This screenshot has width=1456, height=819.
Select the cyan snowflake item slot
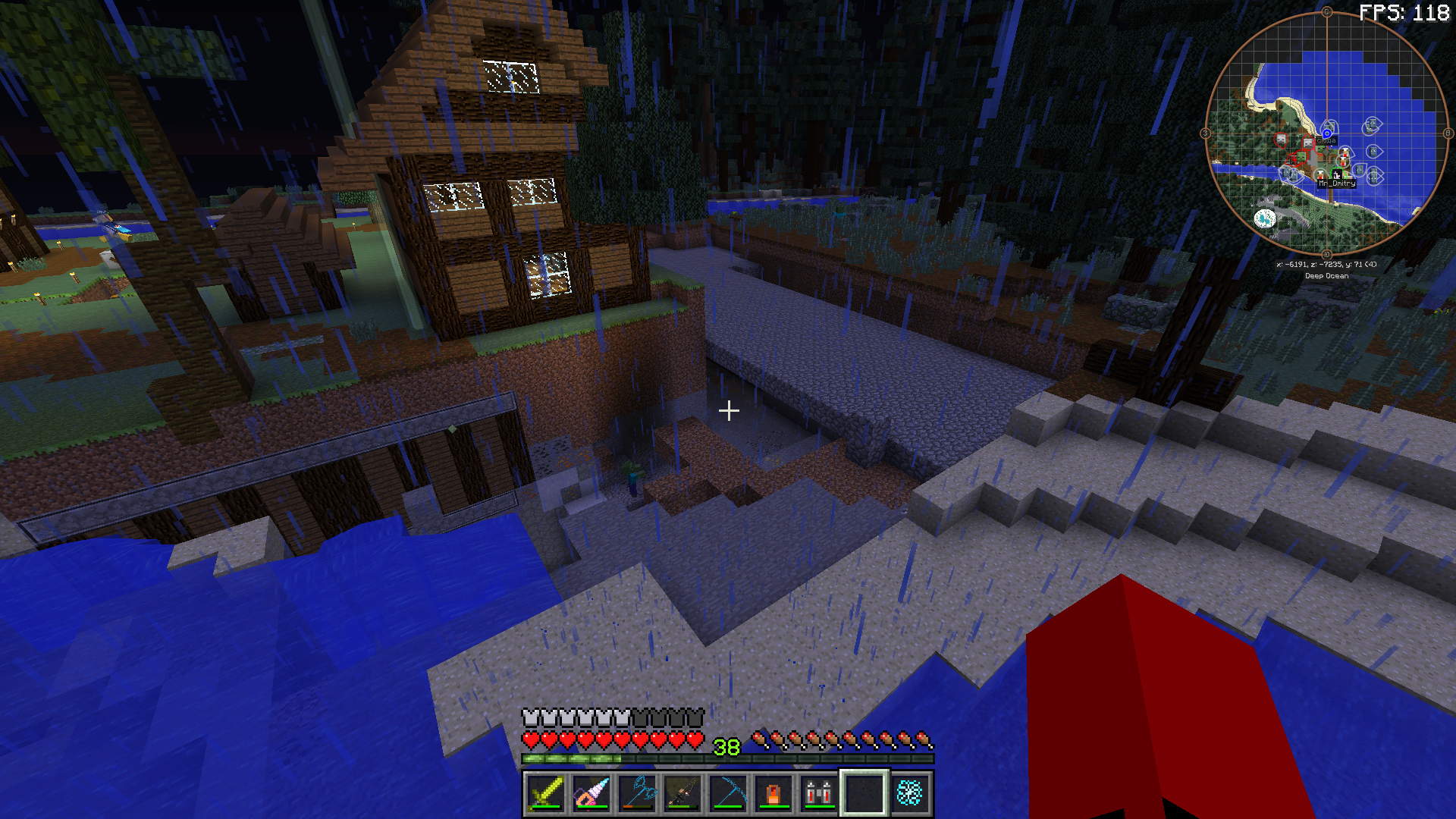(x=910, y=793)
